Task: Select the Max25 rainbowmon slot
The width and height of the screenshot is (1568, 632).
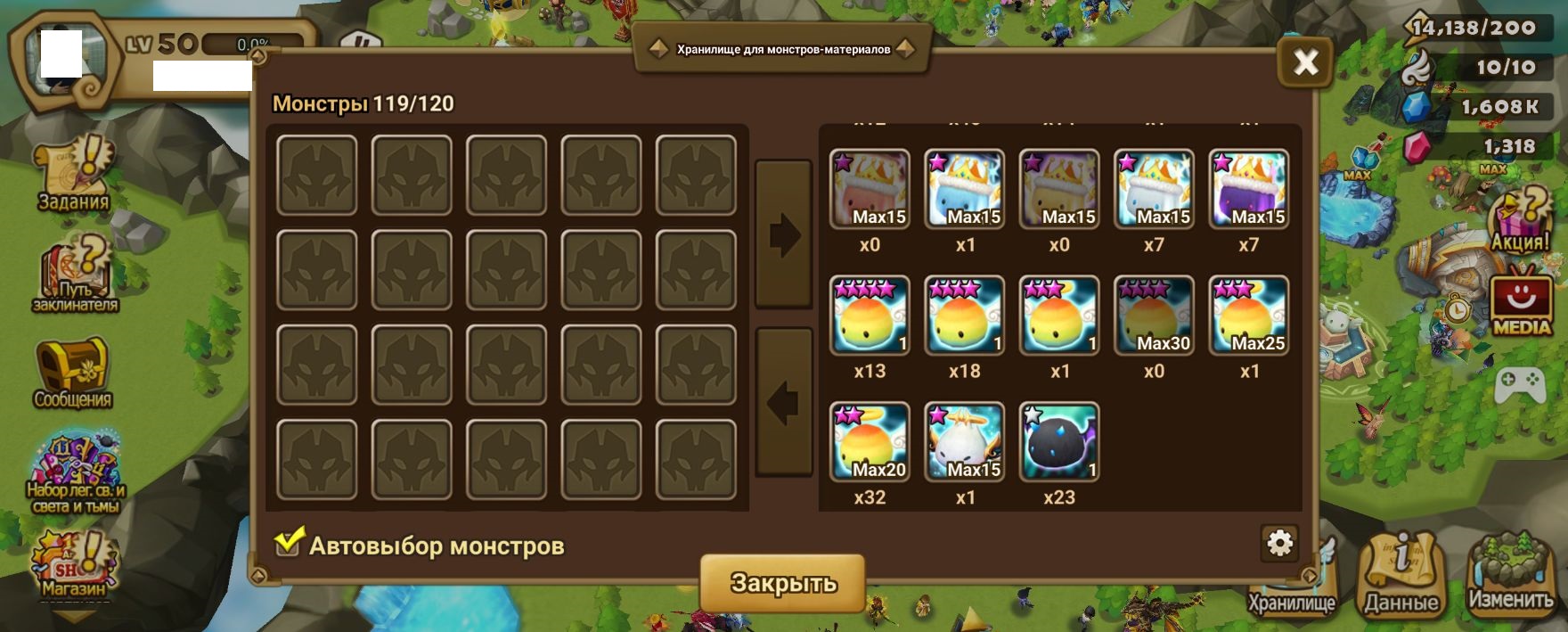Action: 1249,316
